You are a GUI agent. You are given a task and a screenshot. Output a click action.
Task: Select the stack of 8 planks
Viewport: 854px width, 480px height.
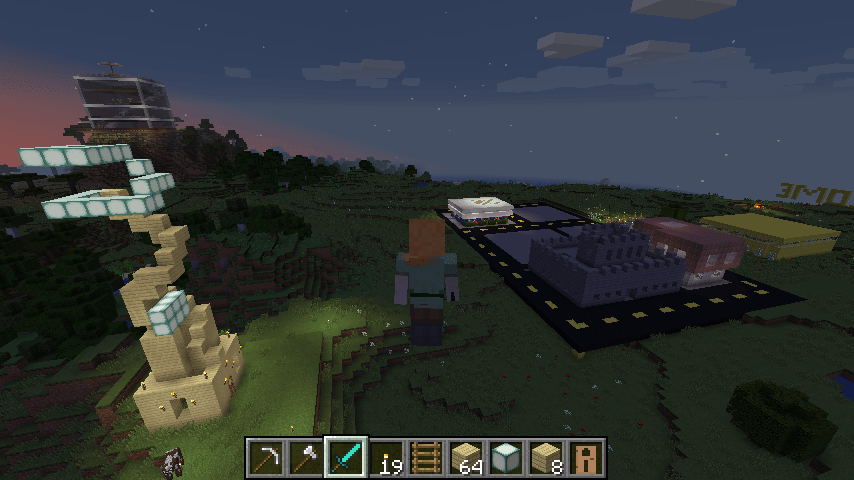tap(547, 457)
